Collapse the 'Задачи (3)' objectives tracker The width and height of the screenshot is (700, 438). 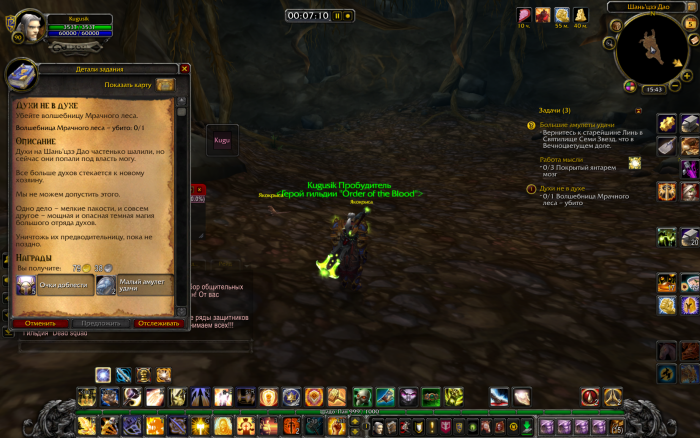point(638,110)
